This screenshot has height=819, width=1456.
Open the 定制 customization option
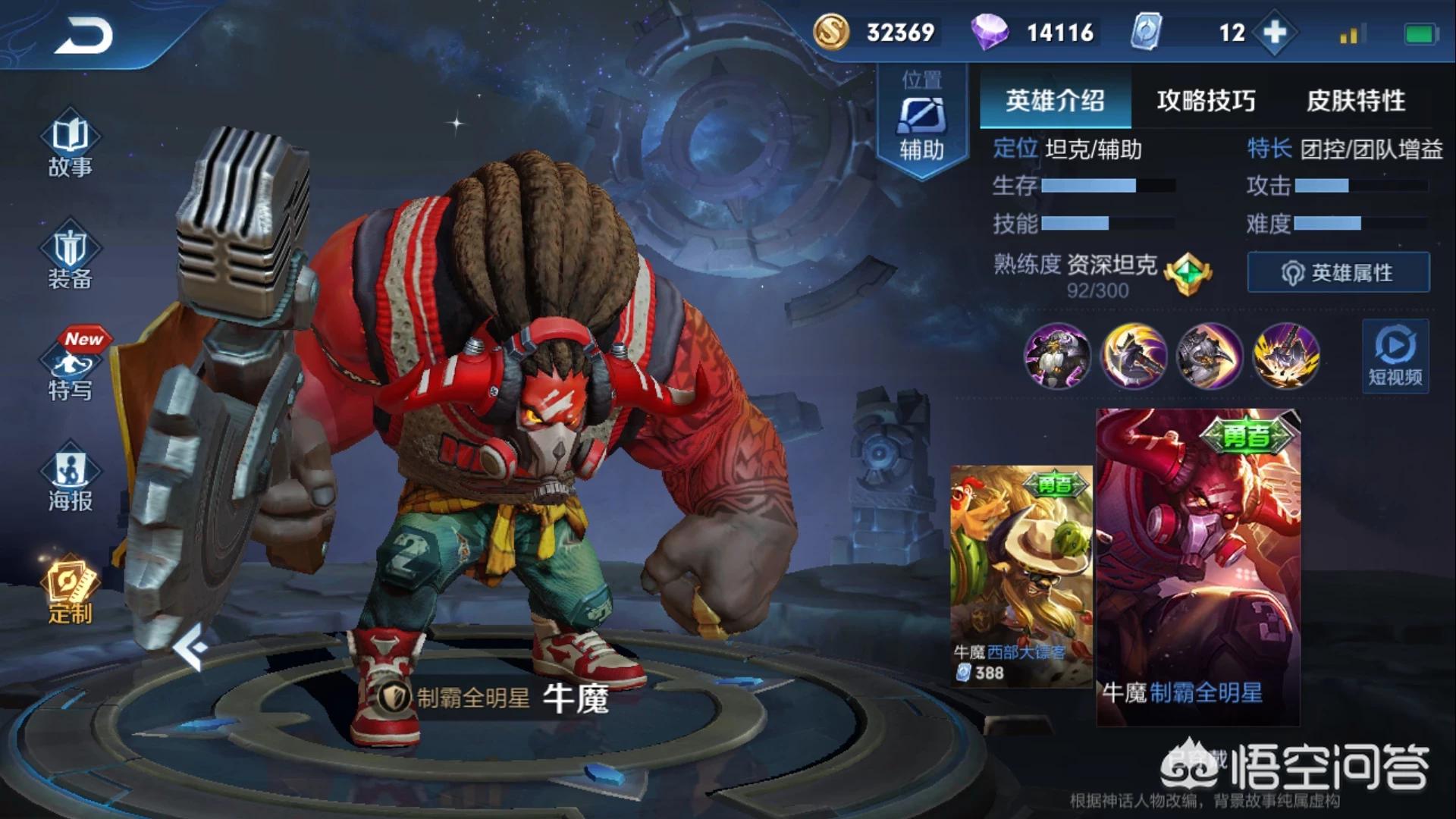coord(70,591)
